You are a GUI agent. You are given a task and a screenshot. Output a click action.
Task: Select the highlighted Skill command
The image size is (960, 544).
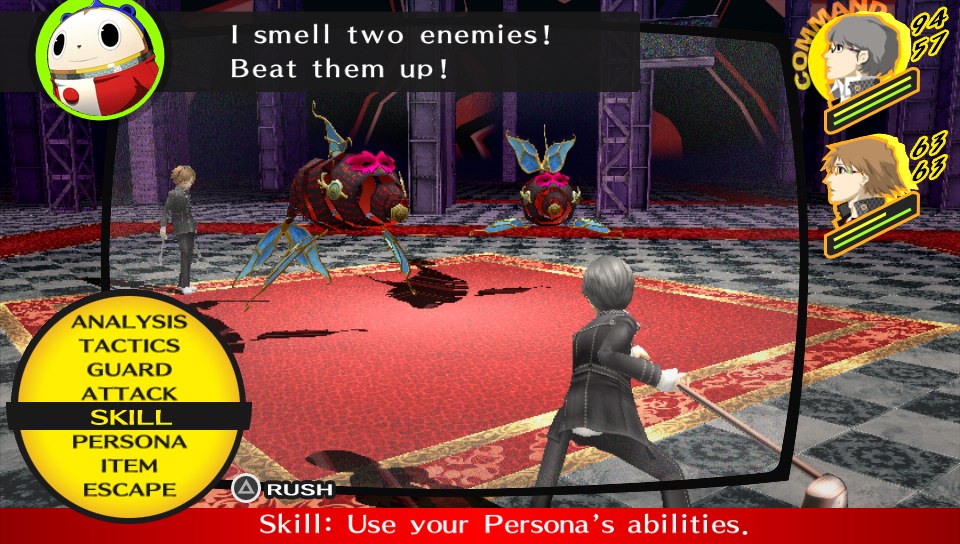[129, 417]
